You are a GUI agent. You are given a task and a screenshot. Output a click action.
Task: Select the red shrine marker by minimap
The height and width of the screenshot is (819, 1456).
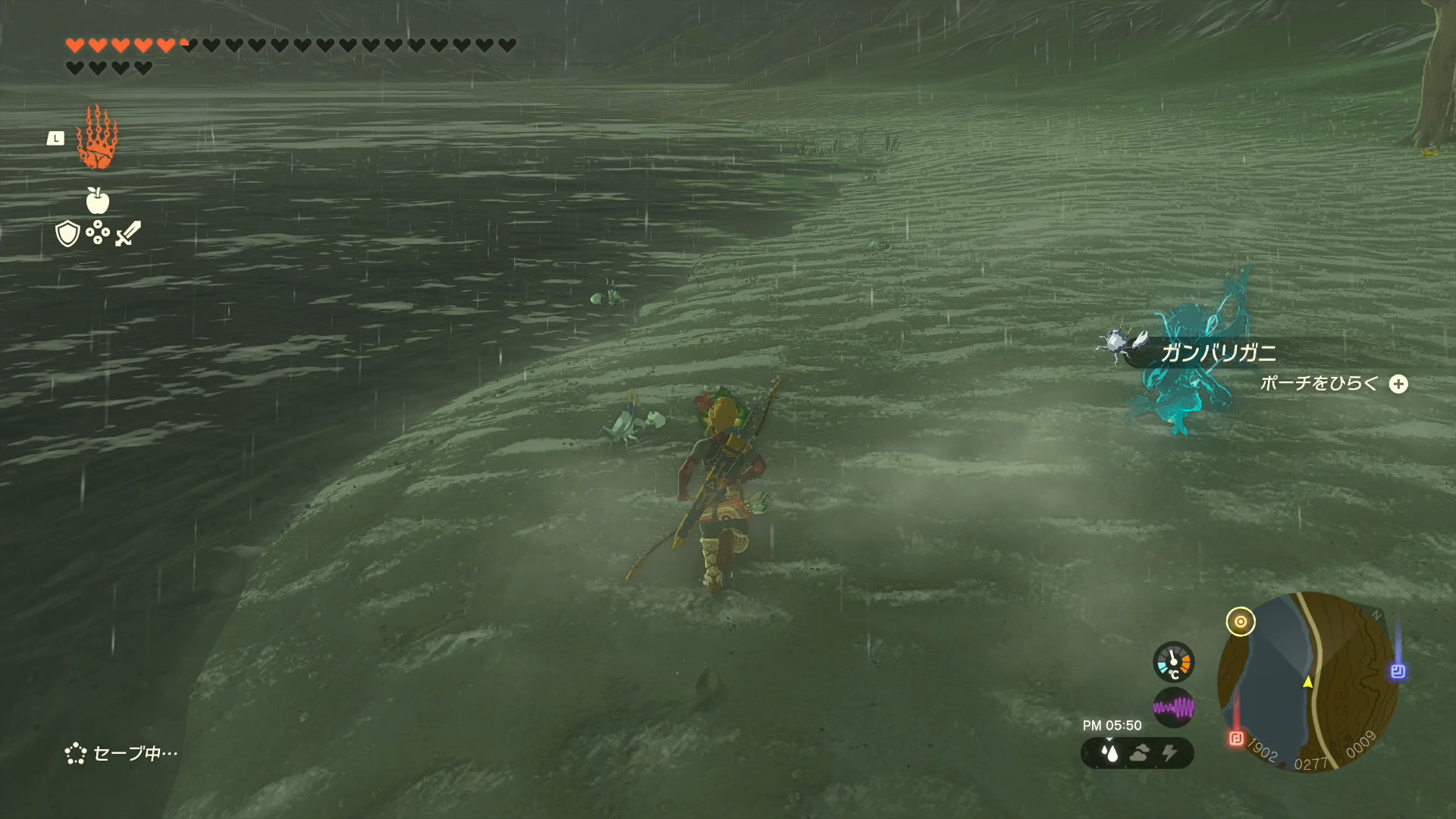[x=1236, y=738]
